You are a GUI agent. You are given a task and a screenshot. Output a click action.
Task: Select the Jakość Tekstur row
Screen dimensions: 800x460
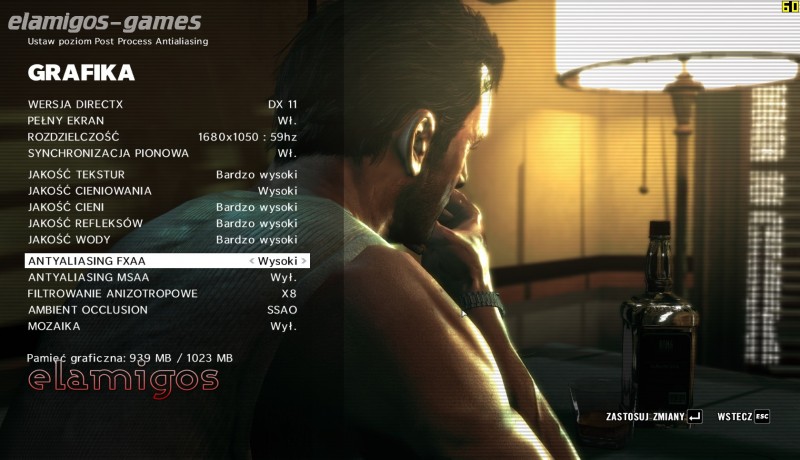tap(162, 174)
